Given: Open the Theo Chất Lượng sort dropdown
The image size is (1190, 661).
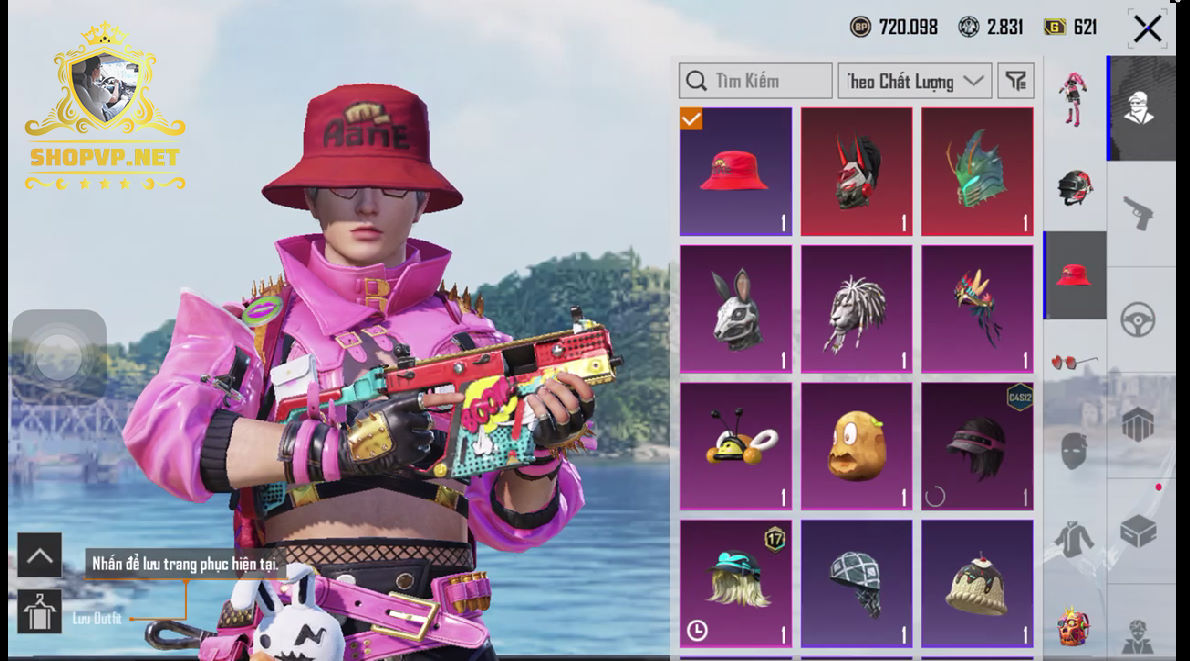Looking at the screenshot, I should coord(914,81).
